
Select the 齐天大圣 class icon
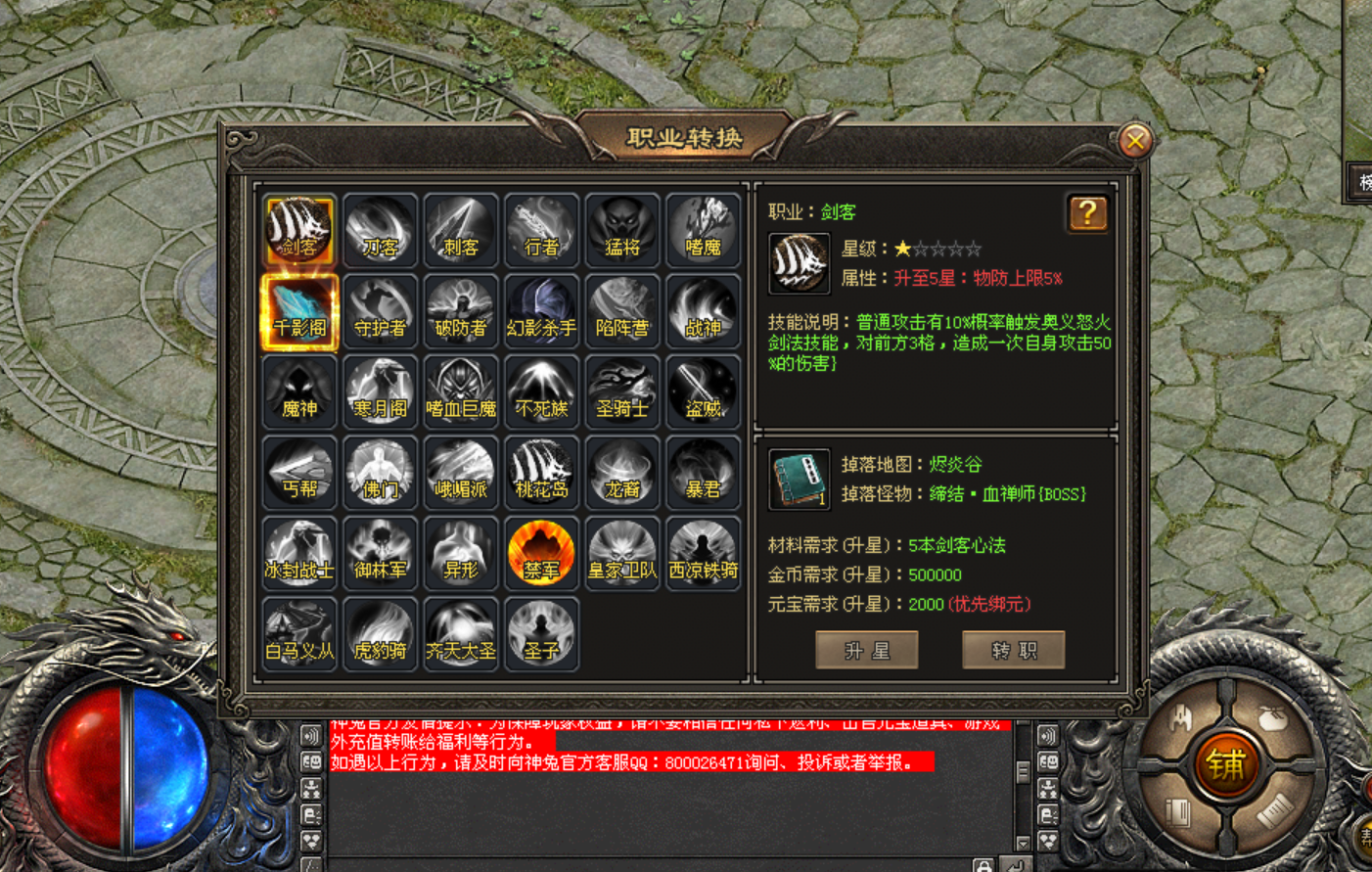pyautogui.click(x=461, y=634)
